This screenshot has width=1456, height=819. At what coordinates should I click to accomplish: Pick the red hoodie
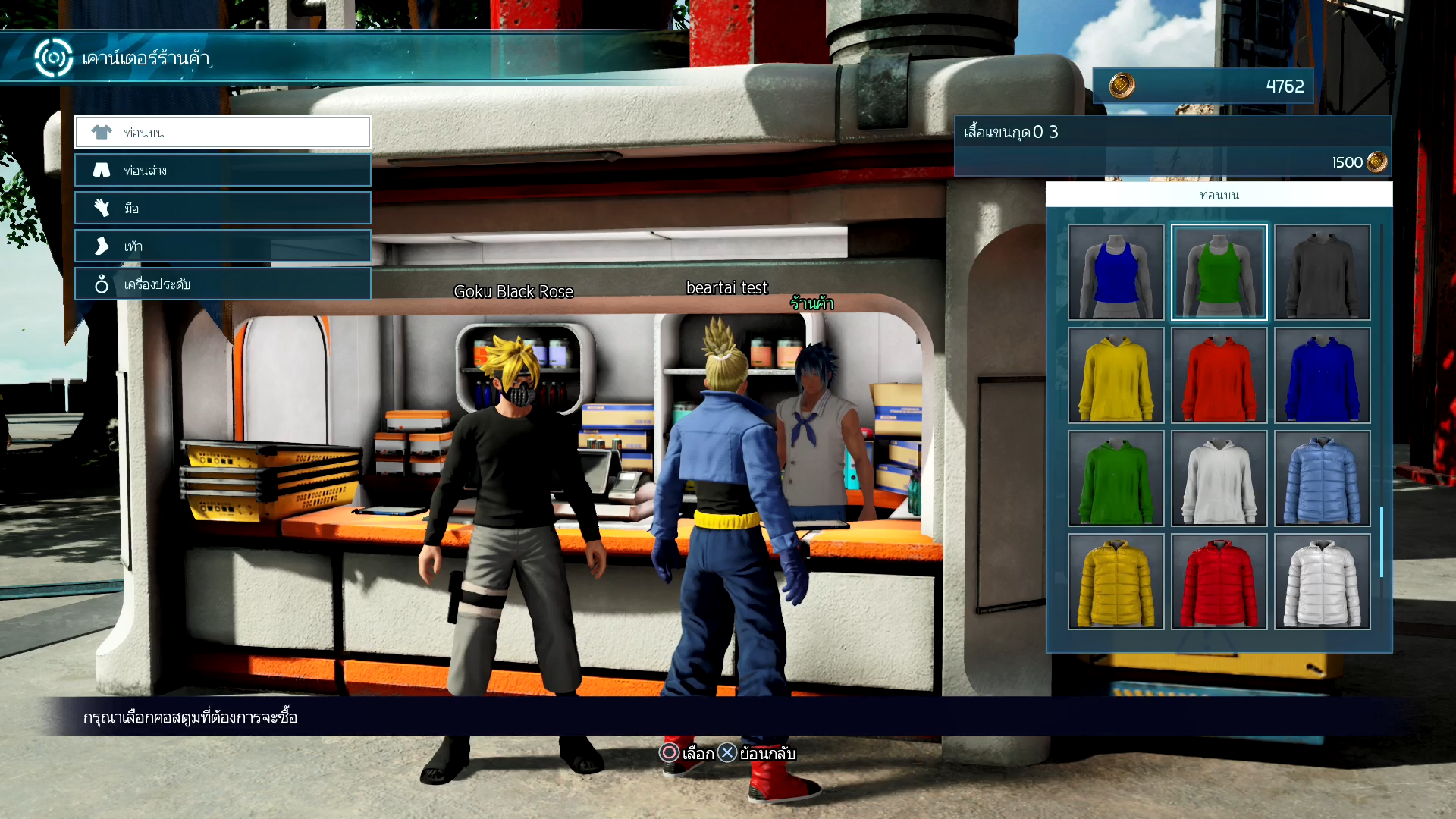coord(1219,375)
